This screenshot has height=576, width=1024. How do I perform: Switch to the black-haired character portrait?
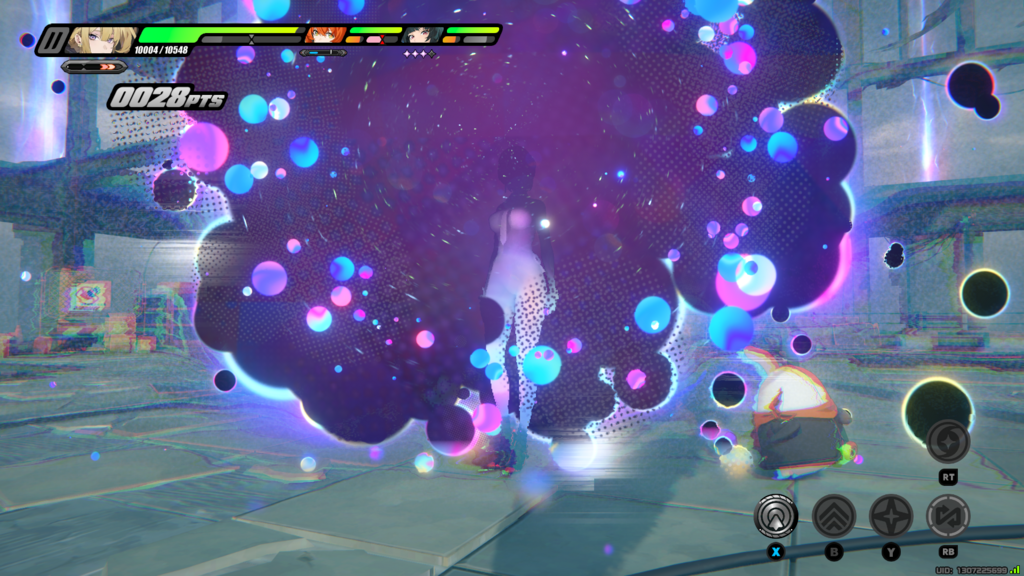(423, 36)
